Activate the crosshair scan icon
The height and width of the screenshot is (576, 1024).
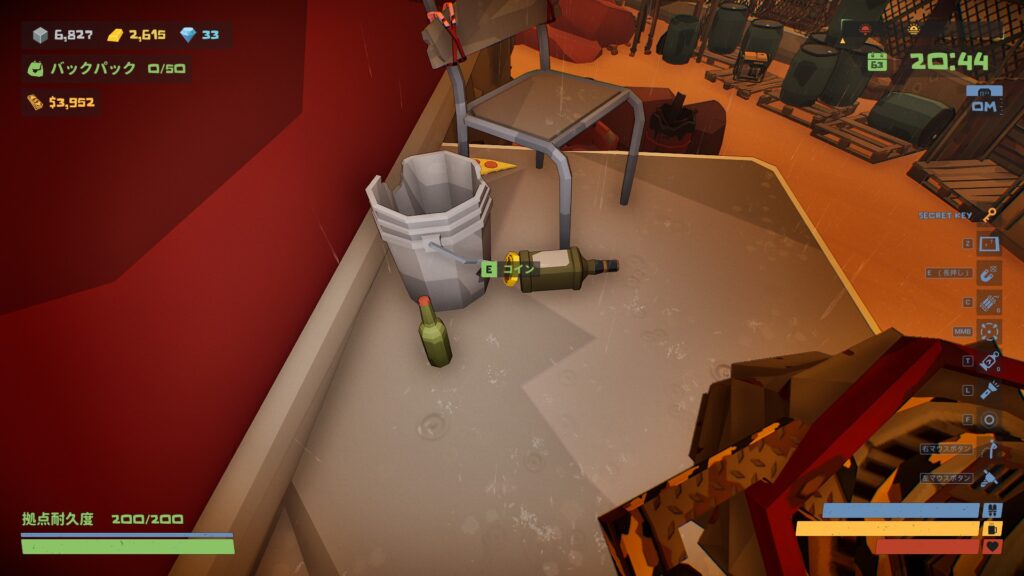[x=989, y=331]
